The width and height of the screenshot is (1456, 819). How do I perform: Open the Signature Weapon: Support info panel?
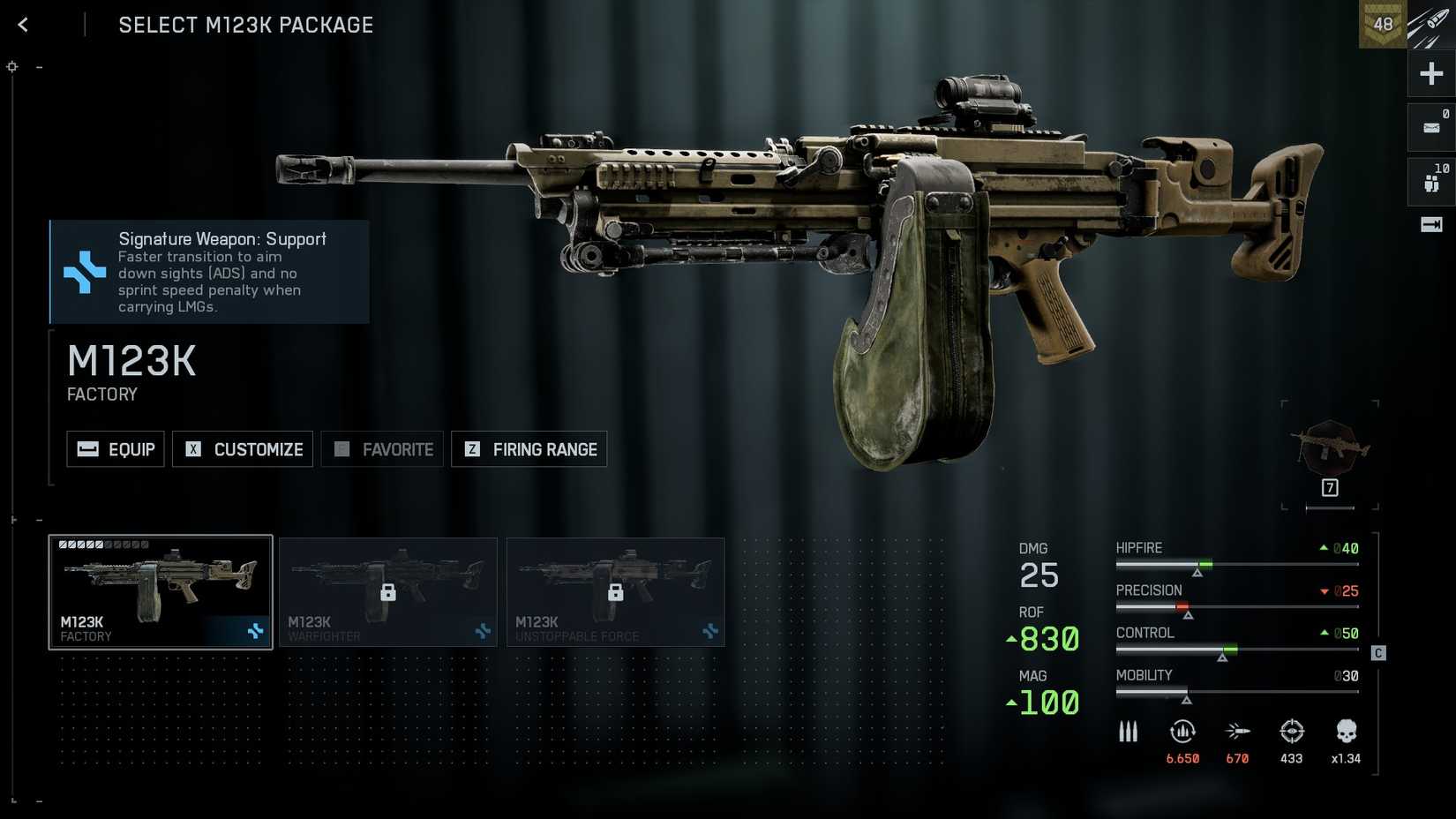[x=210, y=272]
